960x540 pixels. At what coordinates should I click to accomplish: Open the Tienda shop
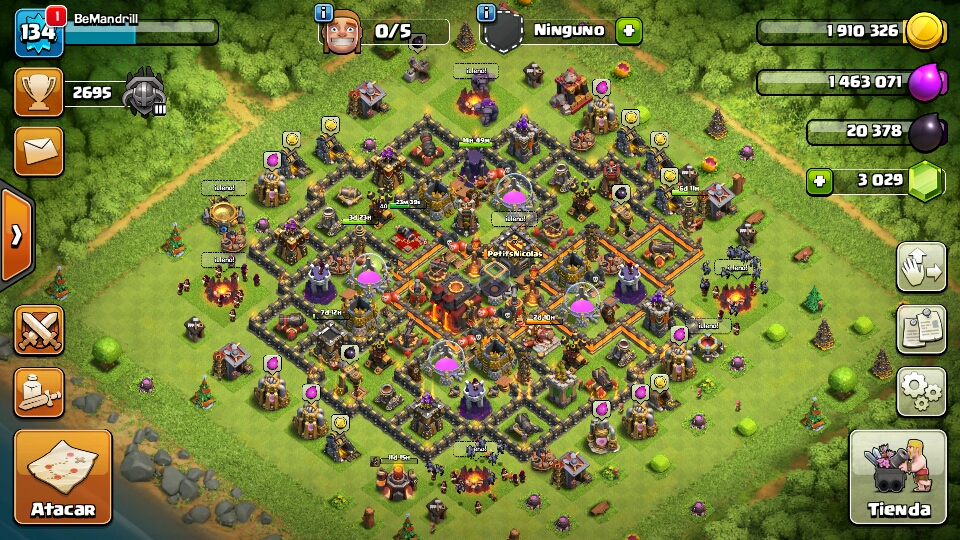(898, 477)
